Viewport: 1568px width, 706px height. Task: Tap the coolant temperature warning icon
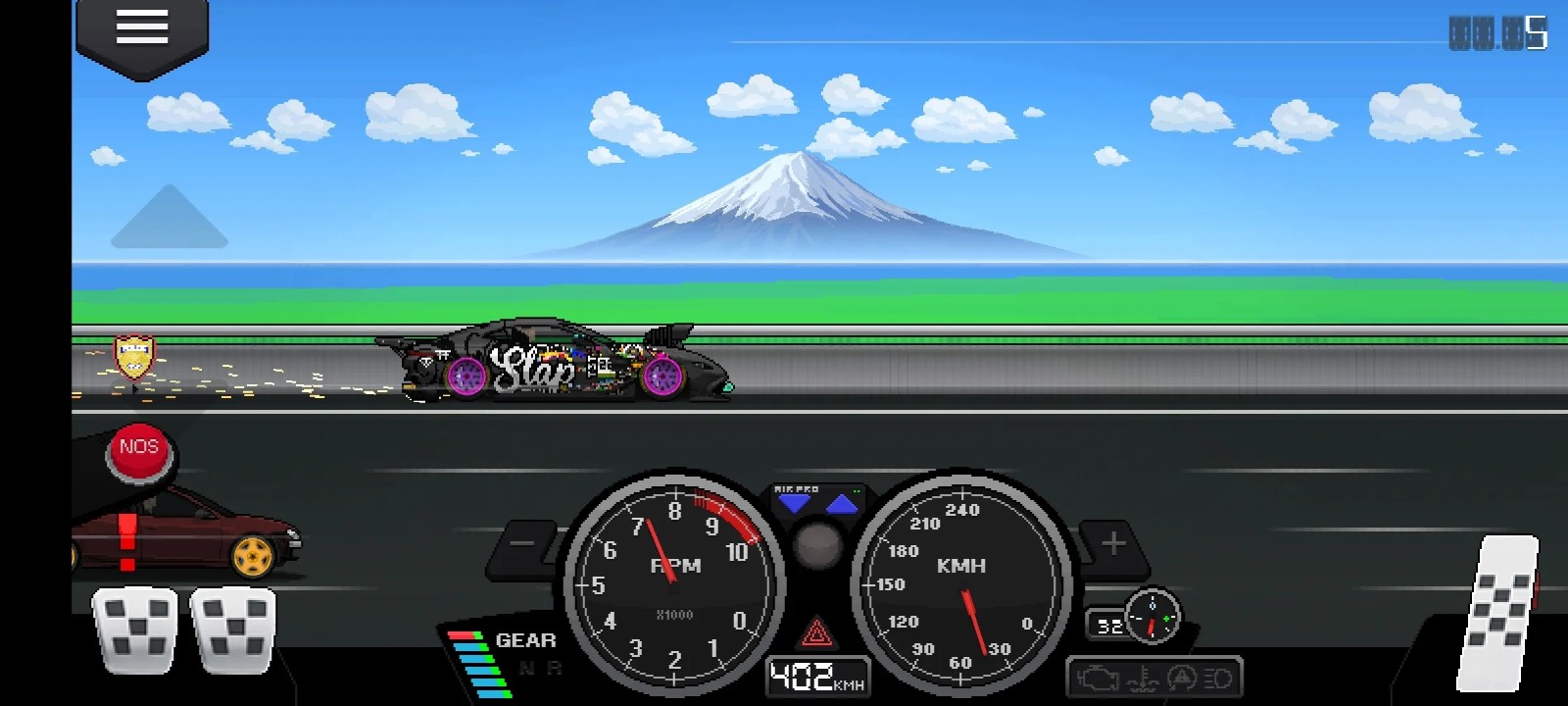coord(1144,678)
